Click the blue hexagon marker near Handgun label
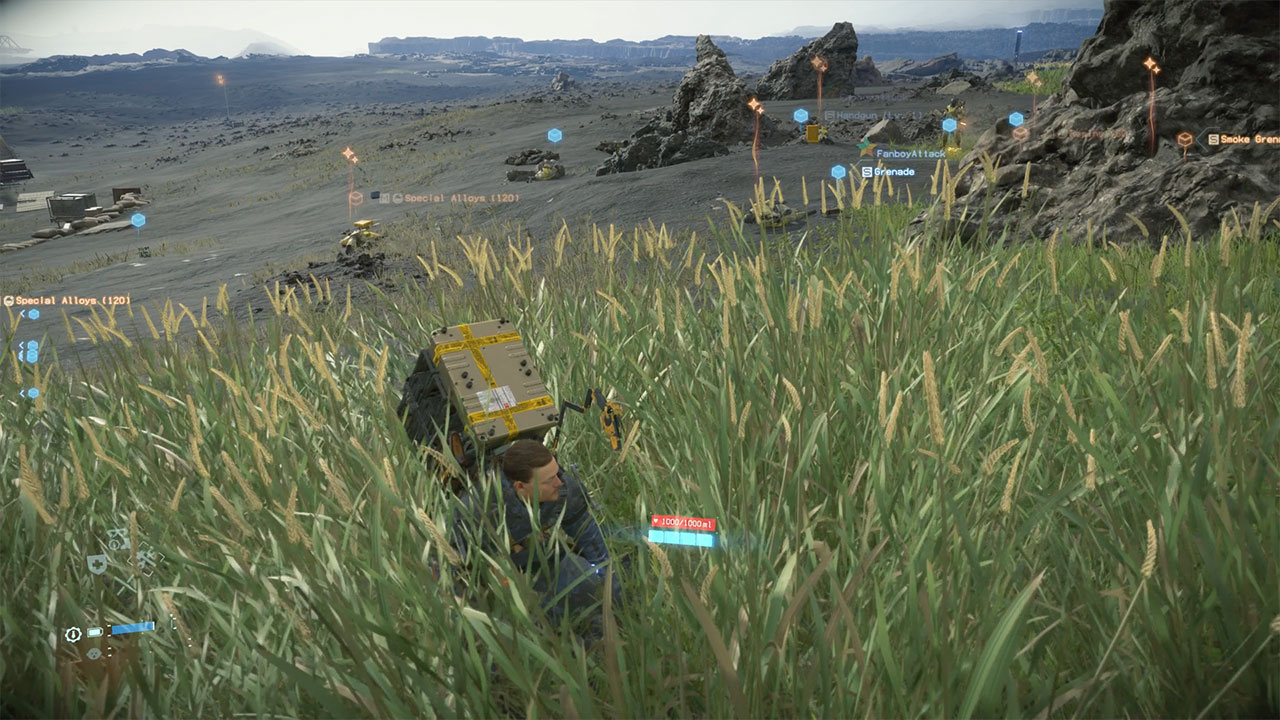This screenshot has height=720, width=1280. click(x=800, y=115)
